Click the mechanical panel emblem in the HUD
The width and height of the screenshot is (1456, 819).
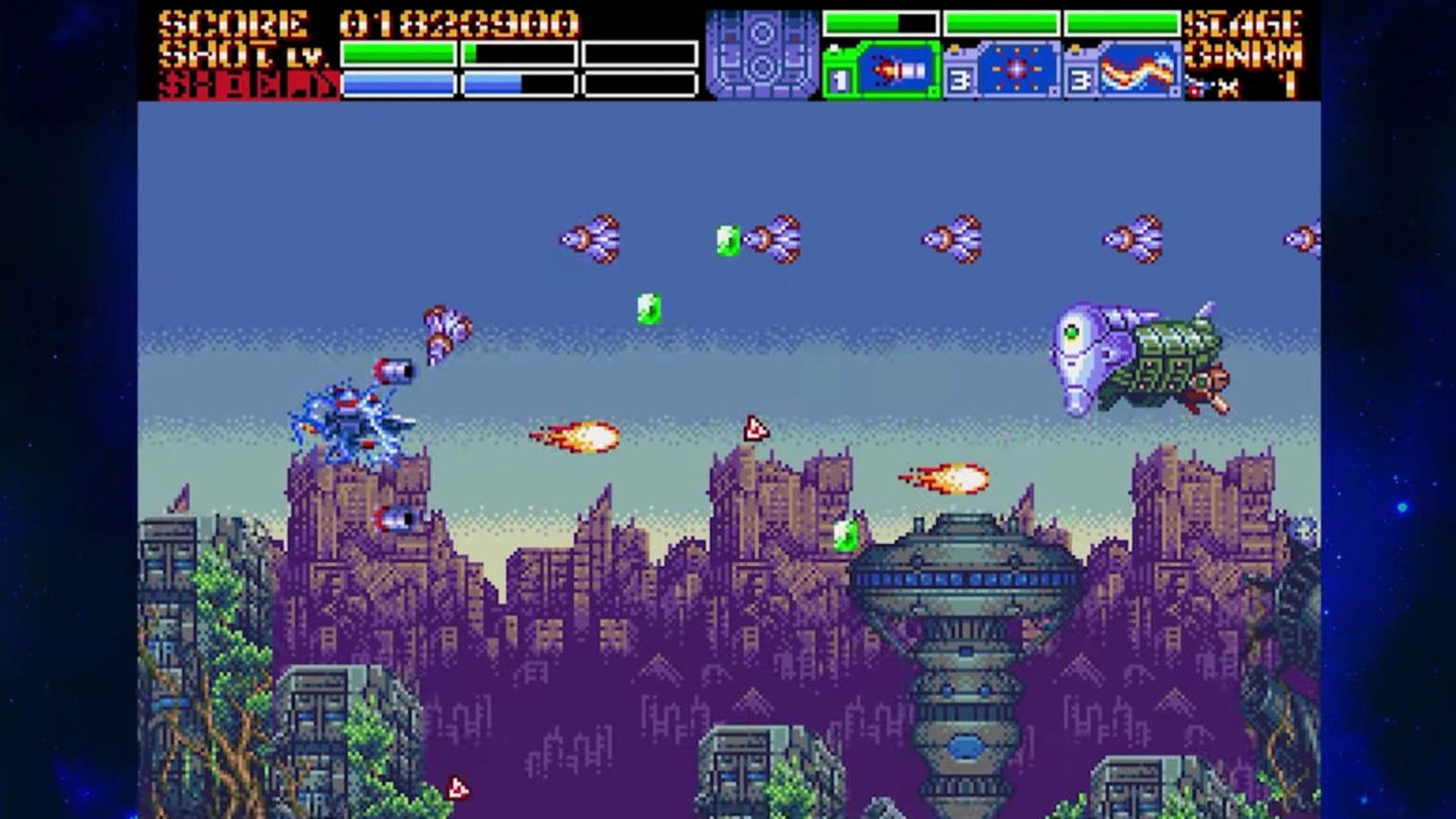(761, 54)
